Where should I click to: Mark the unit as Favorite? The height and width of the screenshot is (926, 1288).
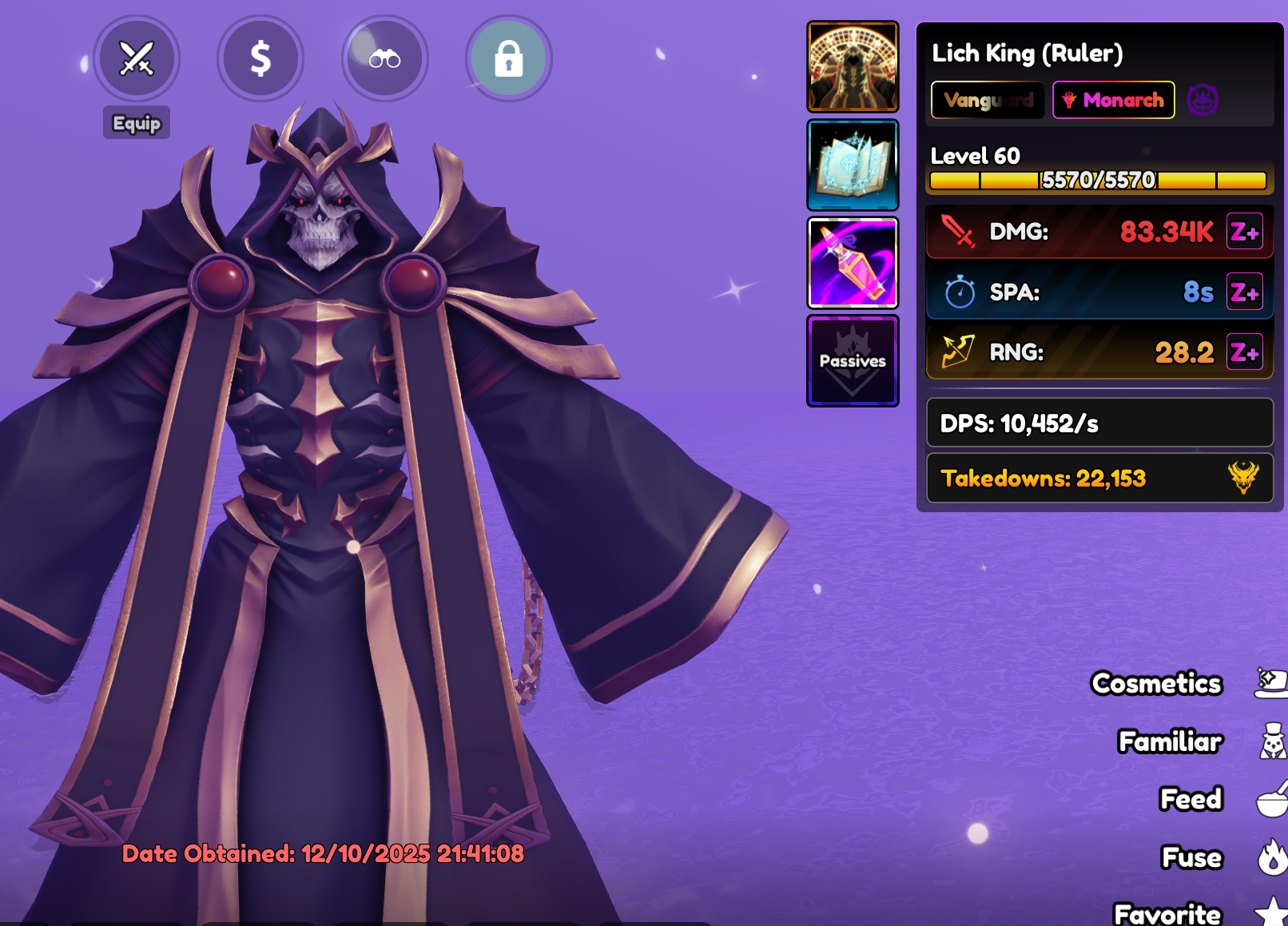click(1168, 913)
